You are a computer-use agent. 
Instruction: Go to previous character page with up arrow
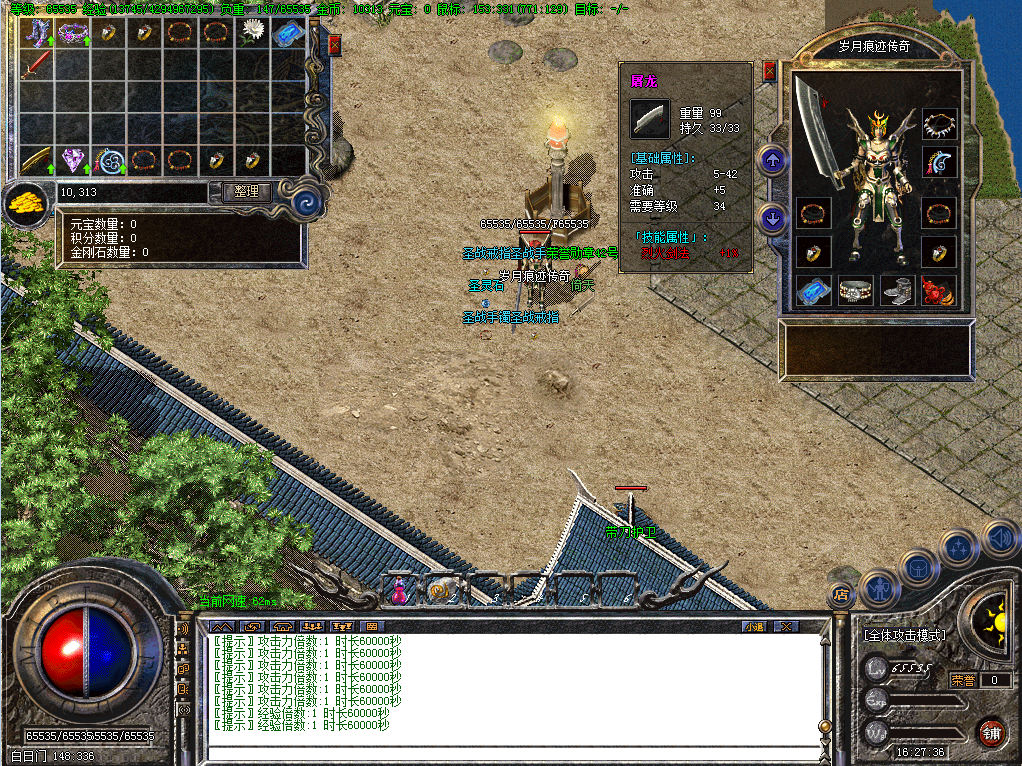tap(771, 160)
